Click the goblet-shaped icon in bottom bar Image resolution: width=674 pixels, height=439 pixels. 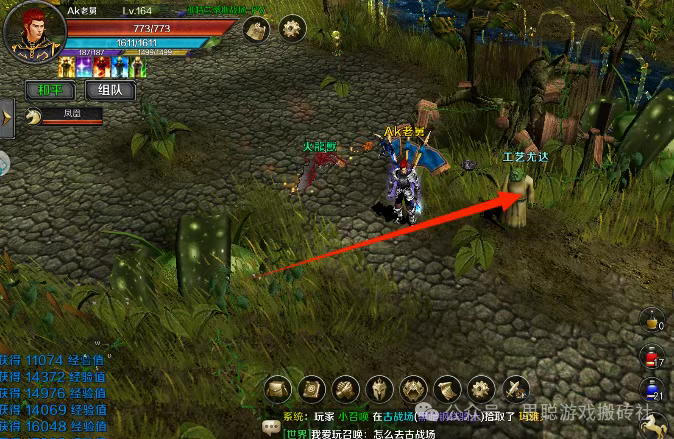point(447,388)
